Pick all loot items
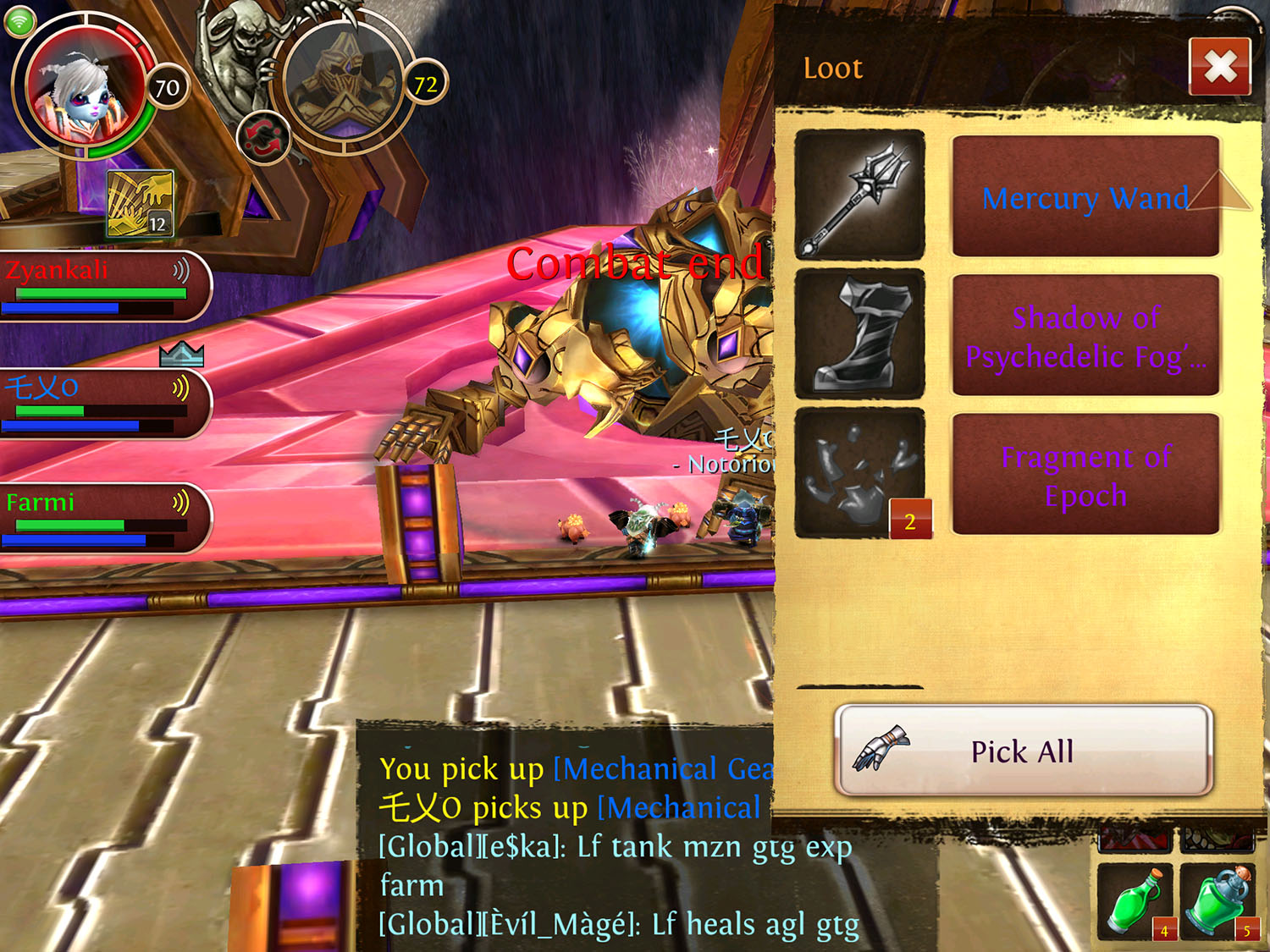The image size is (1270, 952). (x=1023, y=751)
